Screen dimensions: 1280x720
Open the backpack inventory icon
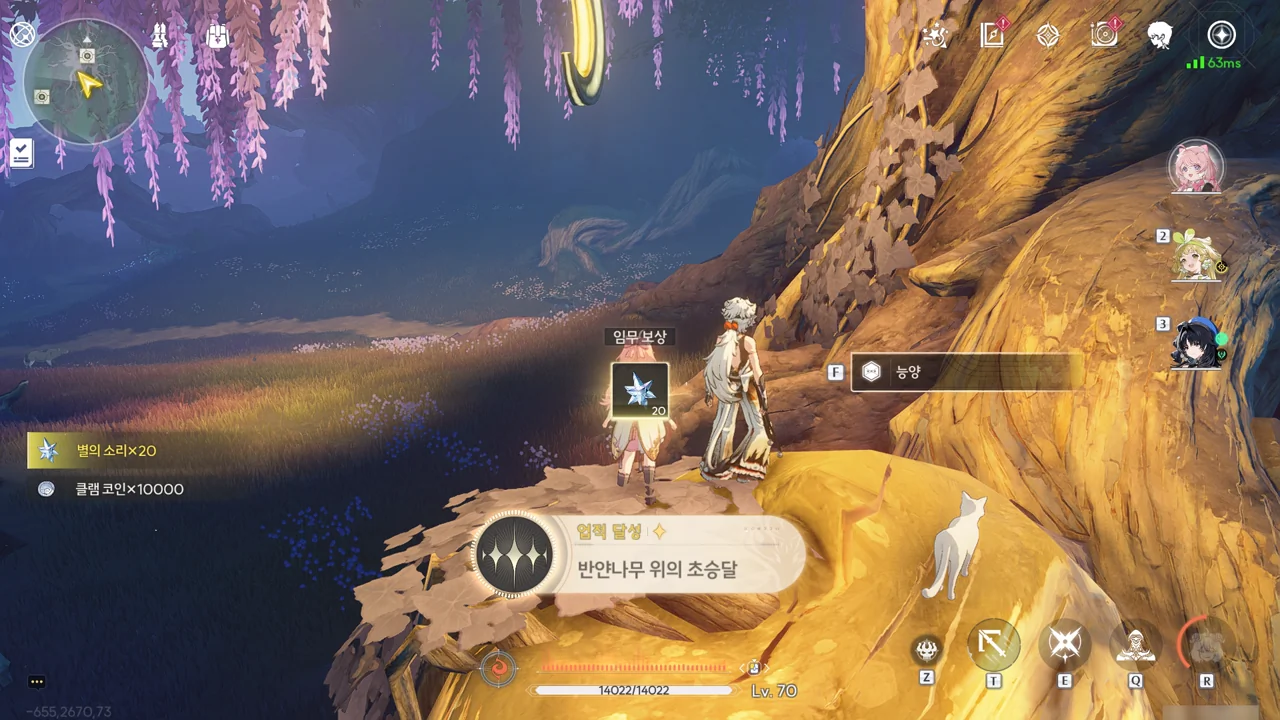(217, 36)
